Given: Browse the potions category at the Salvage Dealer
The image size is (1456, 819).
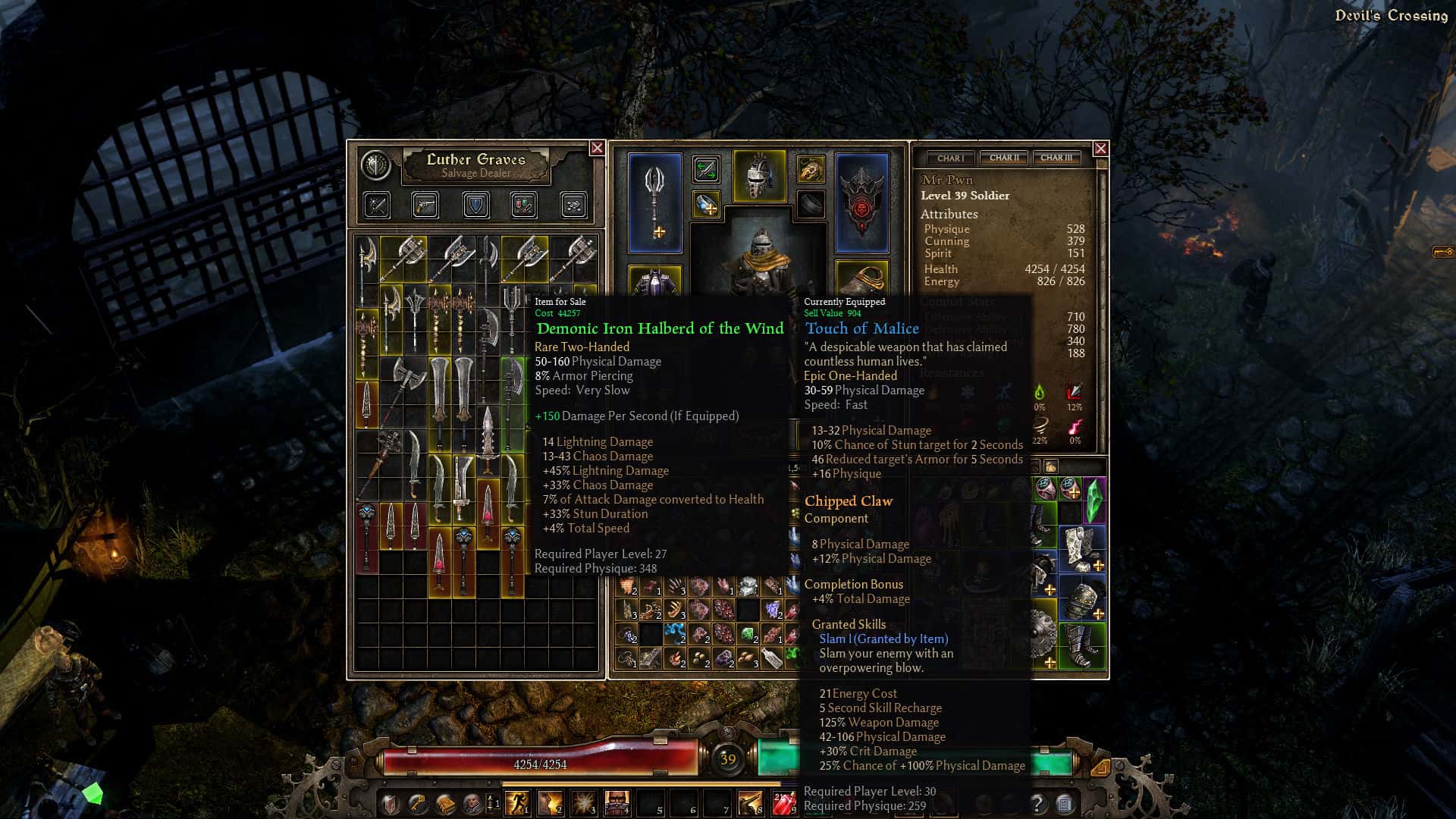Looking at the screenshot, I should (523, 206).
